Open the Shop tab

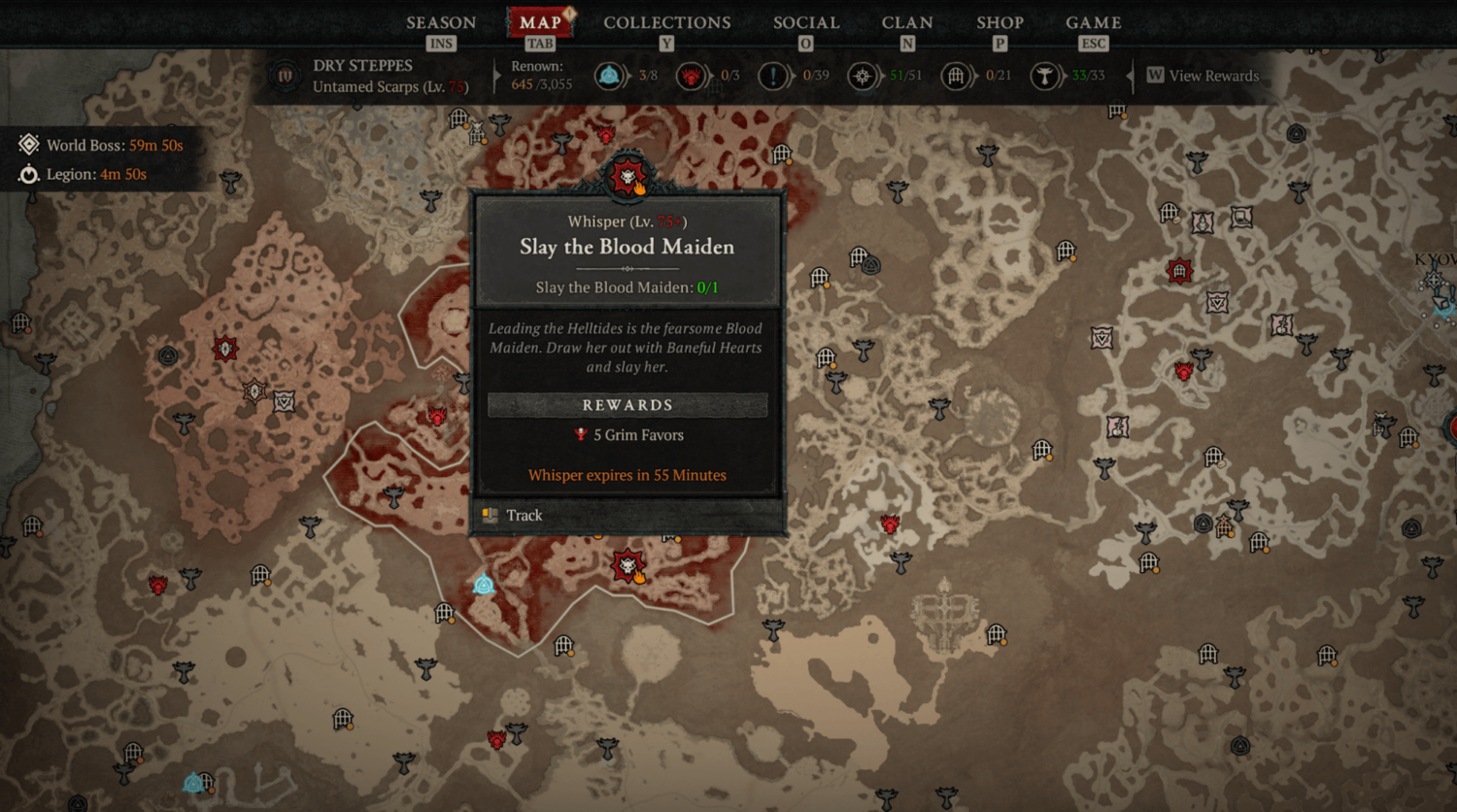(1000, 22)
